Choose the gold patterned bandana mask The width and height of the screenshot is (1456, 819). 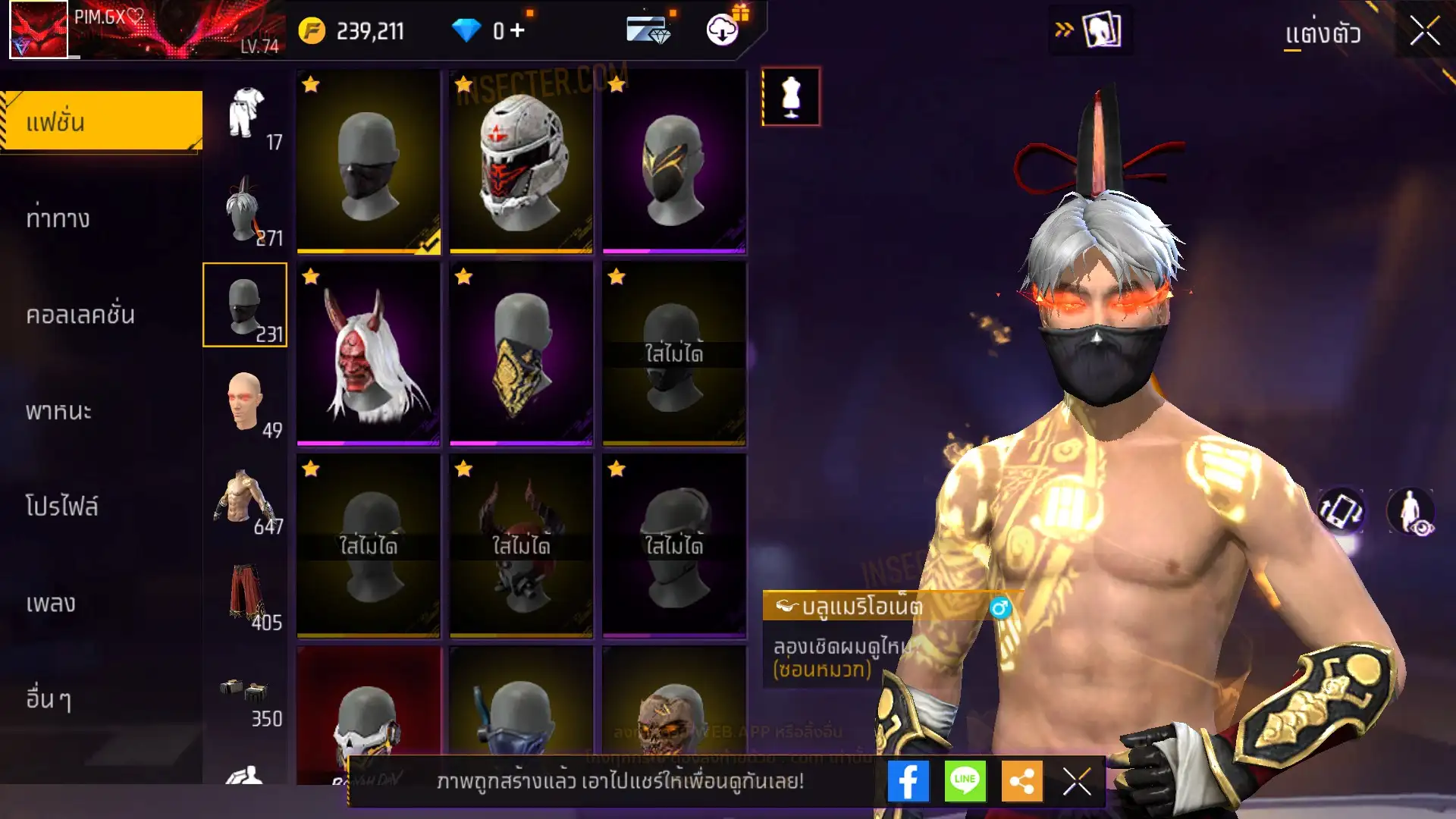pos(521,353)
